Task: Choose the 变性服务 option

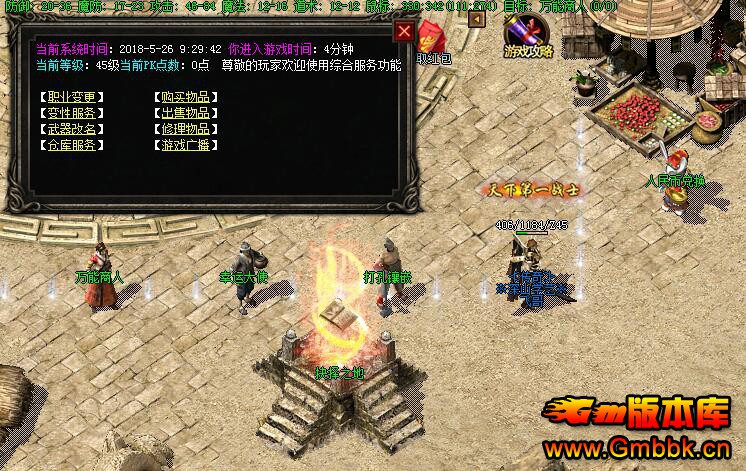Action: 71,113
